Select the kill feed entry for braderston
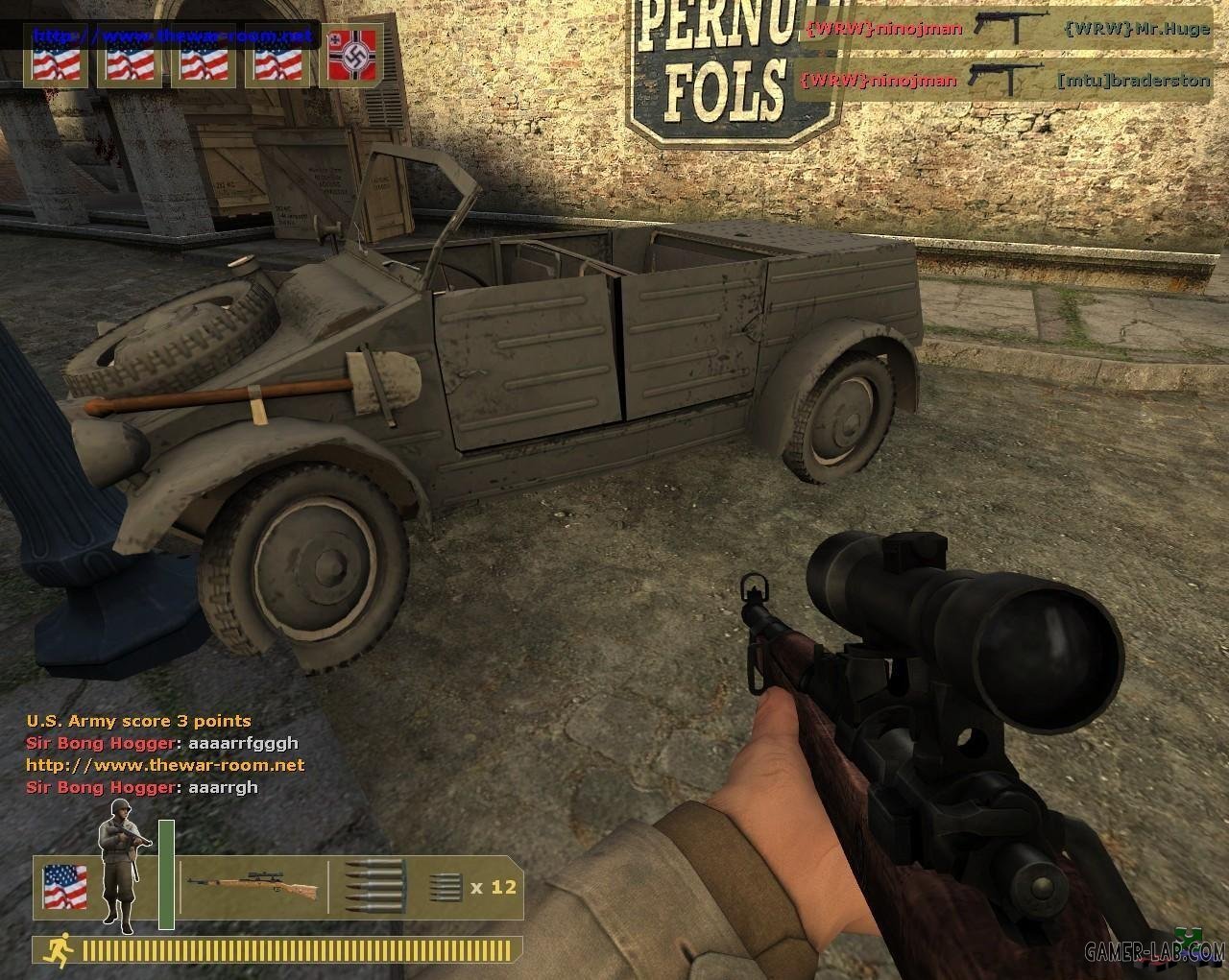 click(x=1005, y=81)
